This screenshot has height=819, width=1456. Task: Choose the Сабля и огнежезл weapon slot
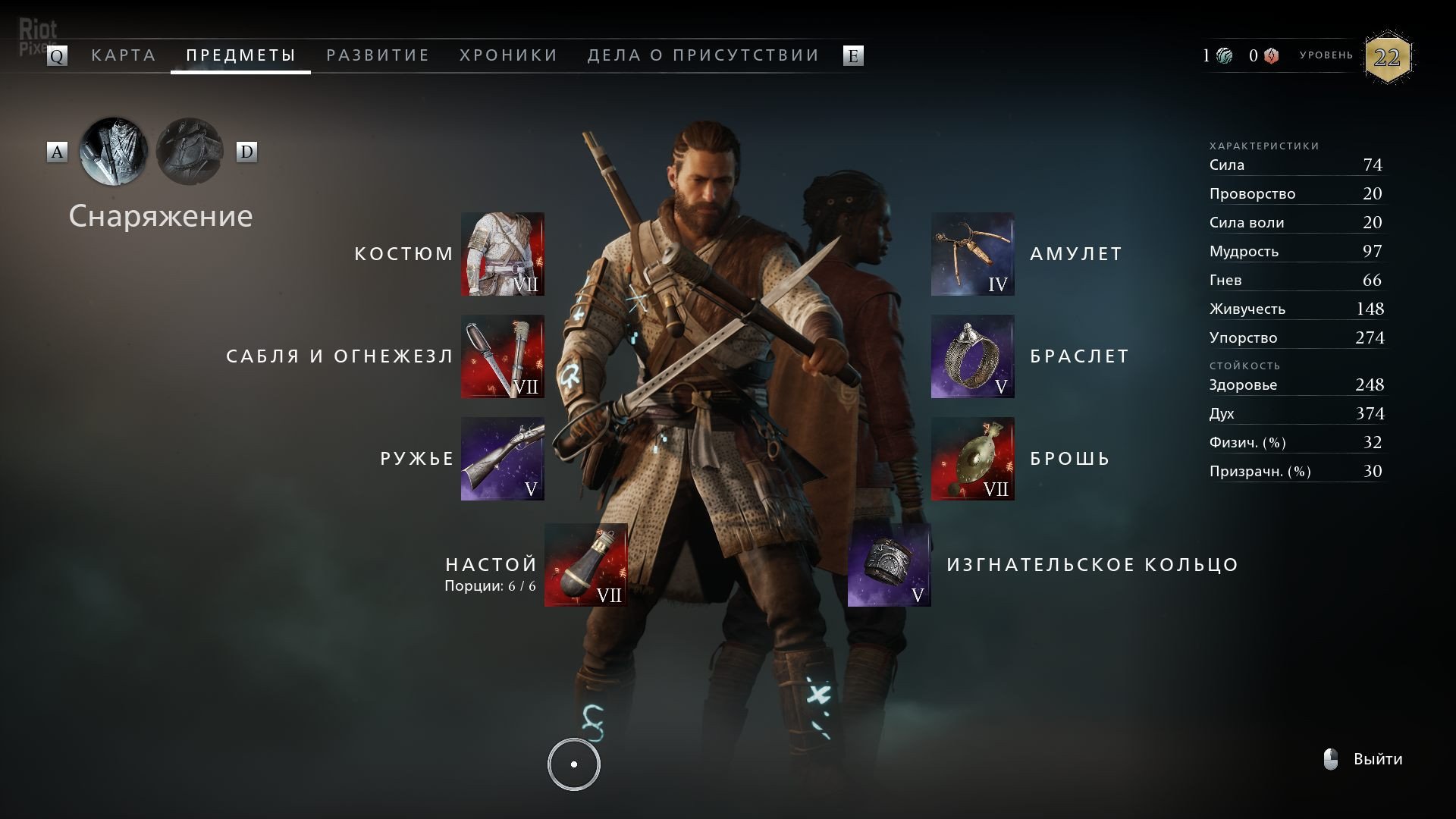[503, 356]
